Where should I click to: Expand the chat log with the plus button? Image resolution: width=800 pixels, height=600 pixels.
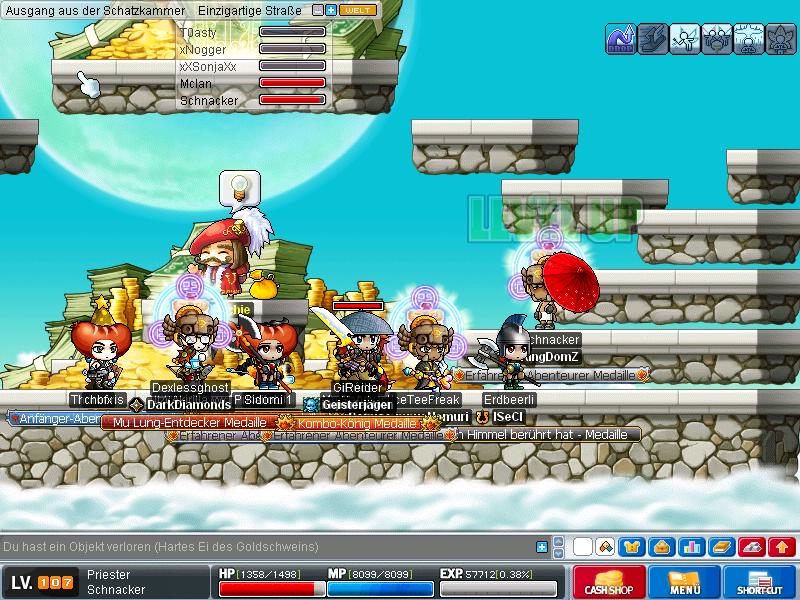coord(542,547)
